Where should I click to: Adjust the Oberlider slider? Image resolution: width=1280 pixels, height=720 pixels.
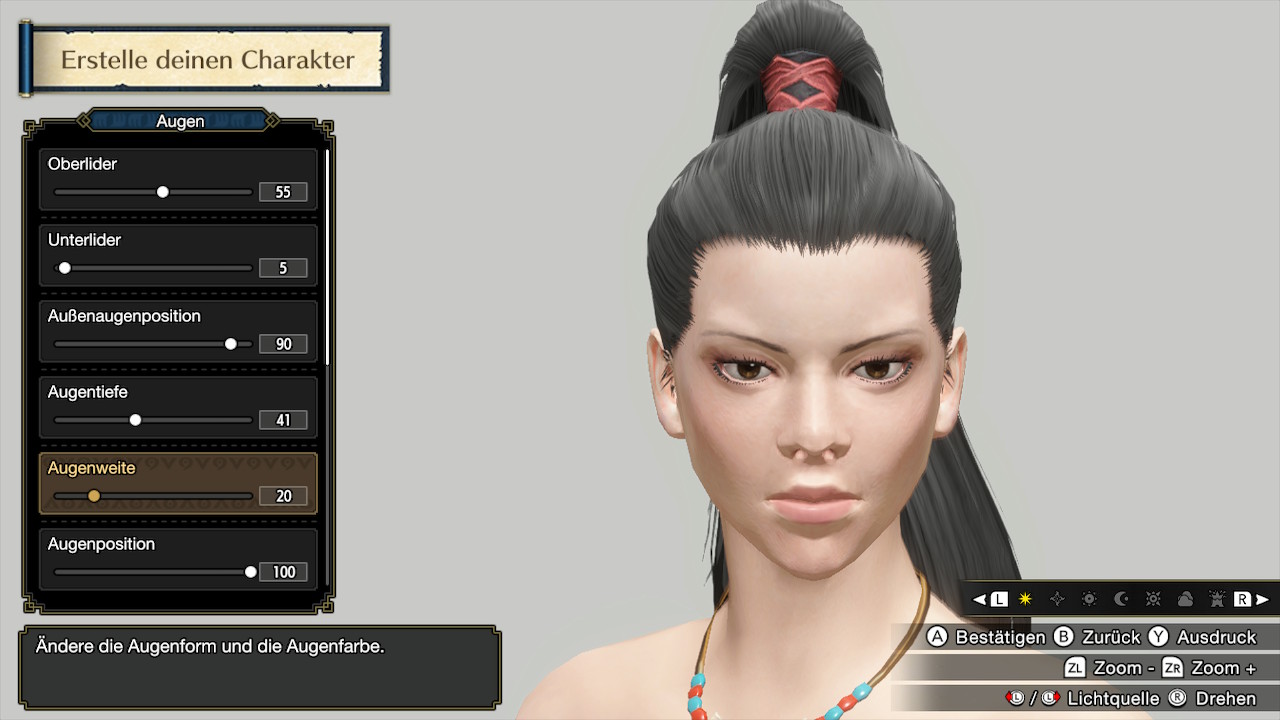click(163, 192)
